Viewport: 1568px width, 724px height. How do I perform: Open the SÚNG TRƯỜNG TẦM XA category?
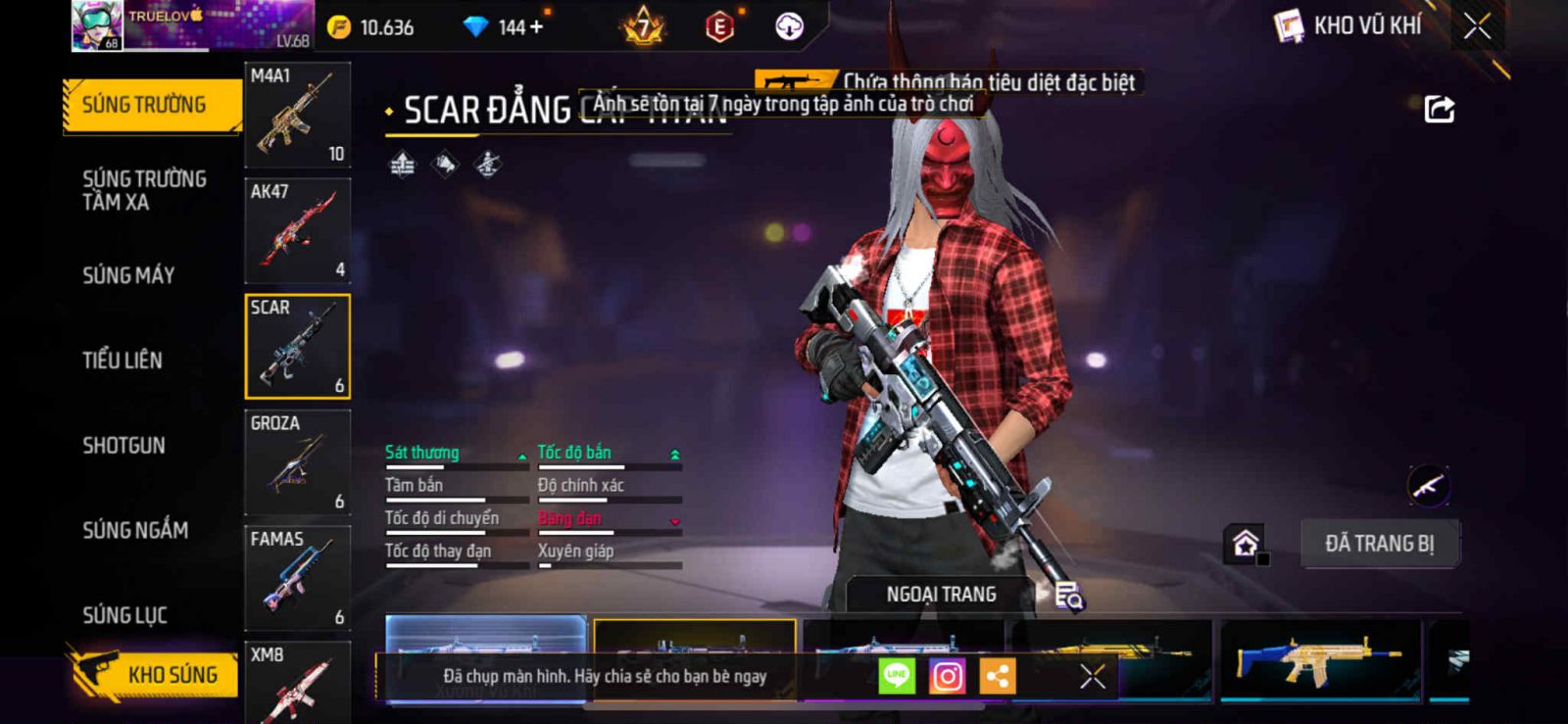(x=144, y=190)
